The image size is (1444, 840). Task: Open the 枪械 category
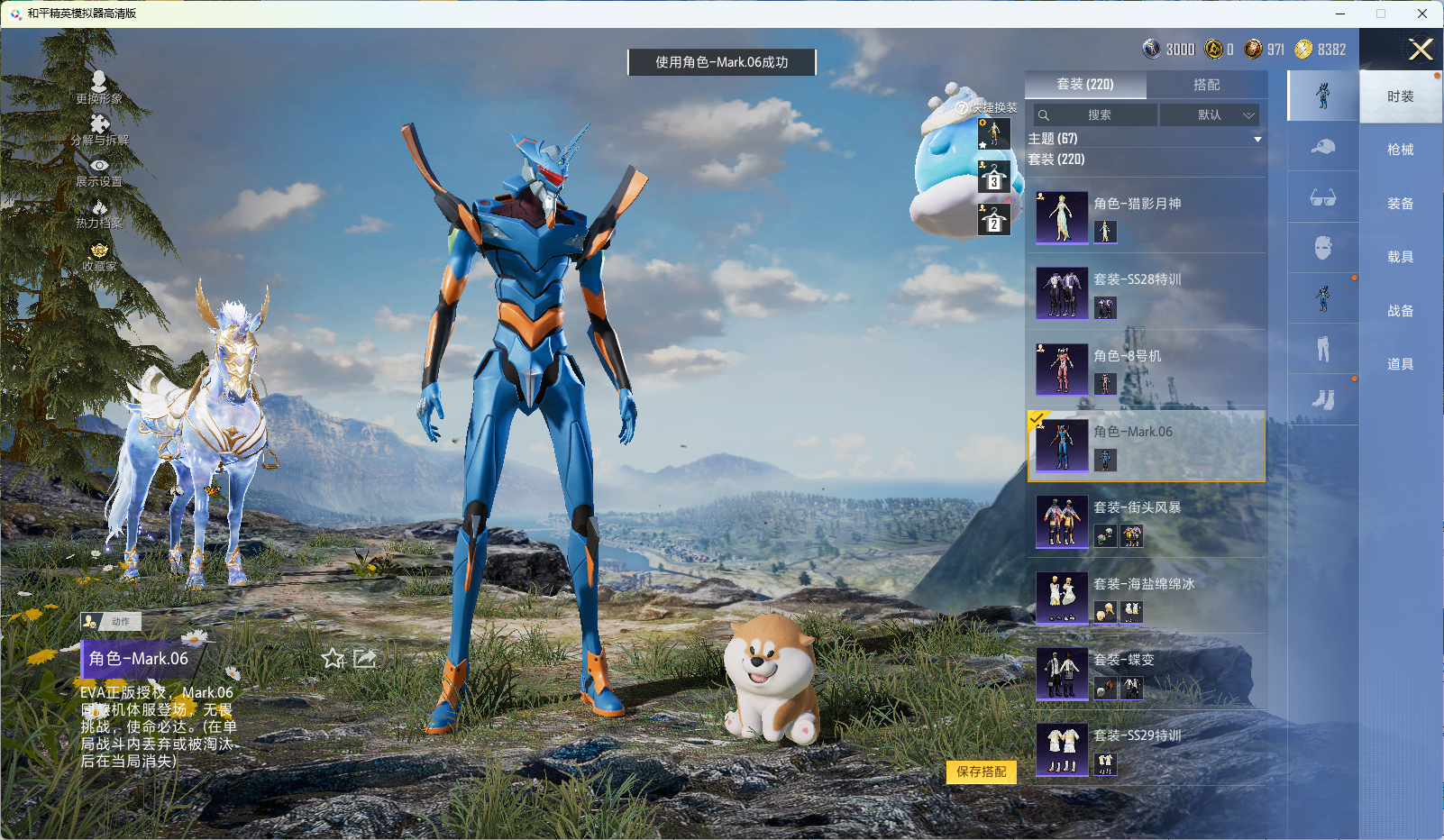[1400, 150]
